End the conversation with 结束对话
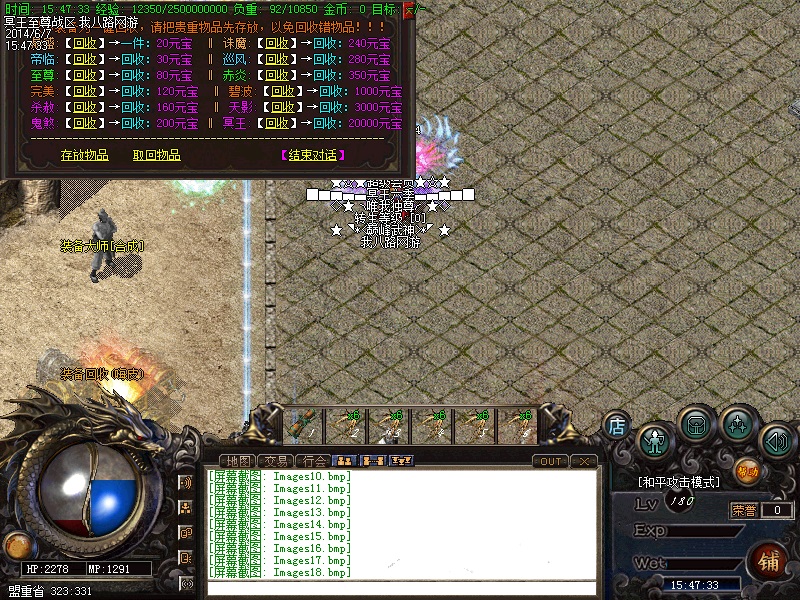 pyautogui.click(x=313, y=155)
